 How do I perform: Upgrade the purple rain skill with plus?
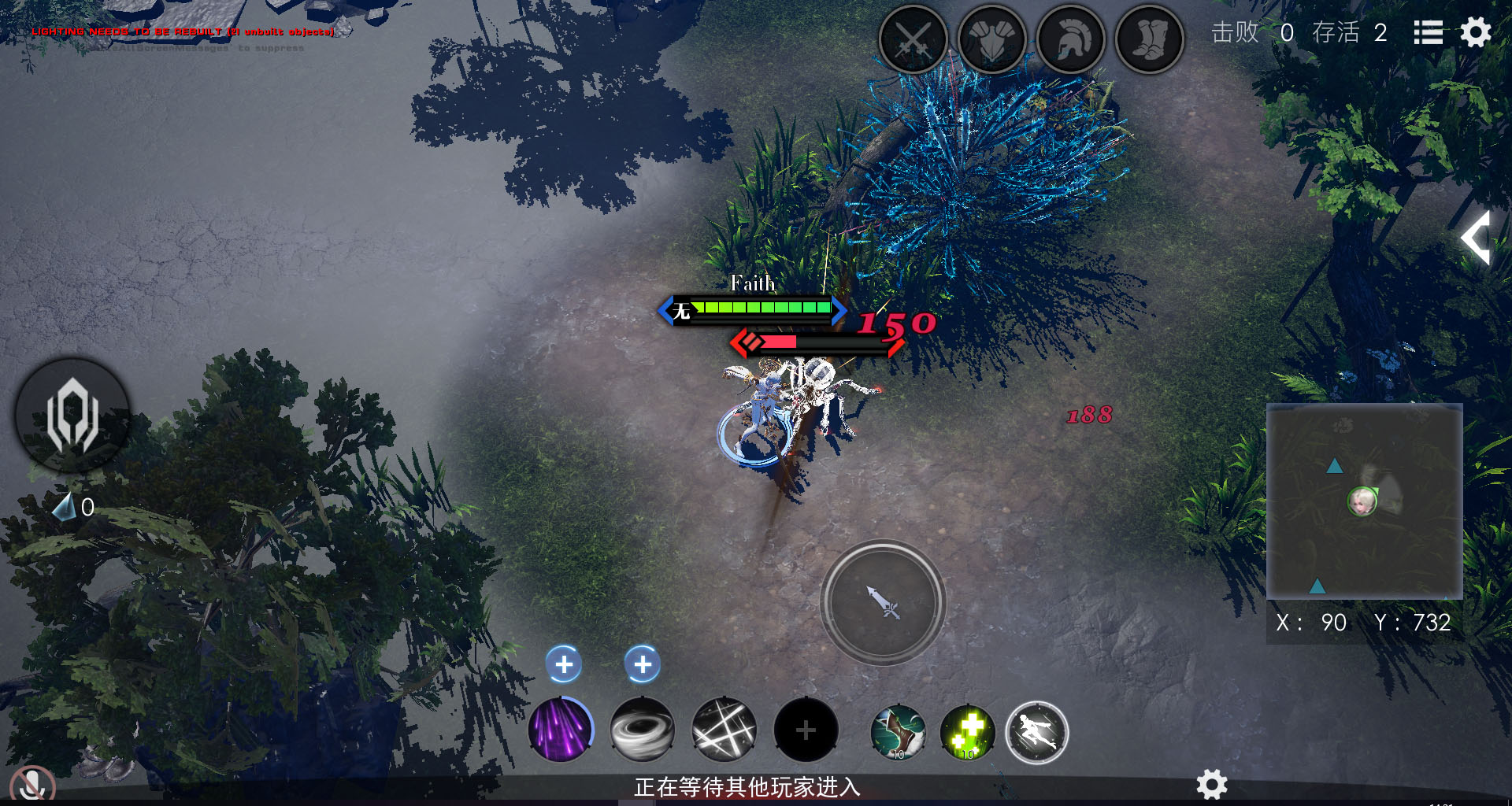(x=564, y=665)
